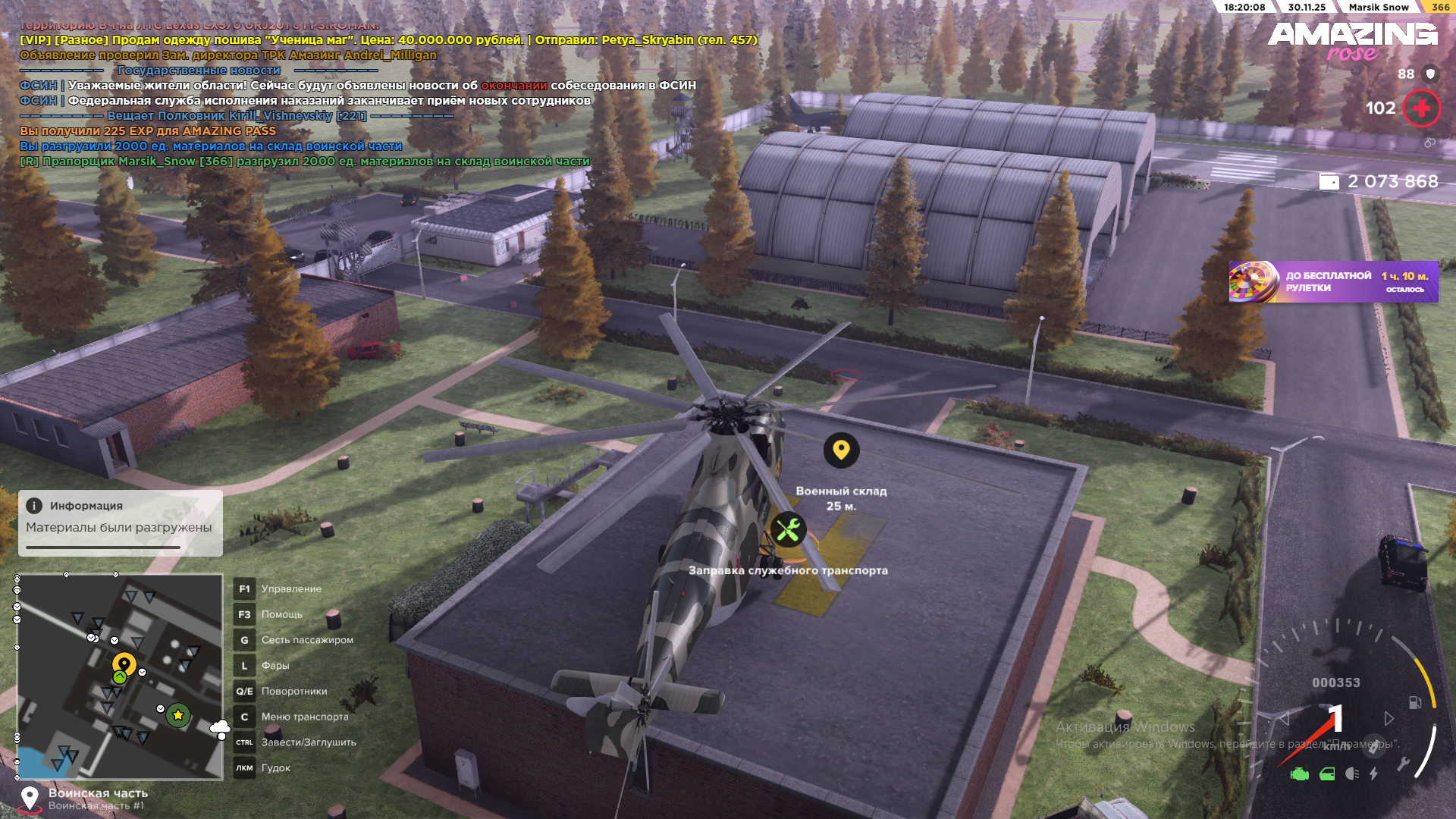Click the AMAZING rose server logo

pos(1352,40)
